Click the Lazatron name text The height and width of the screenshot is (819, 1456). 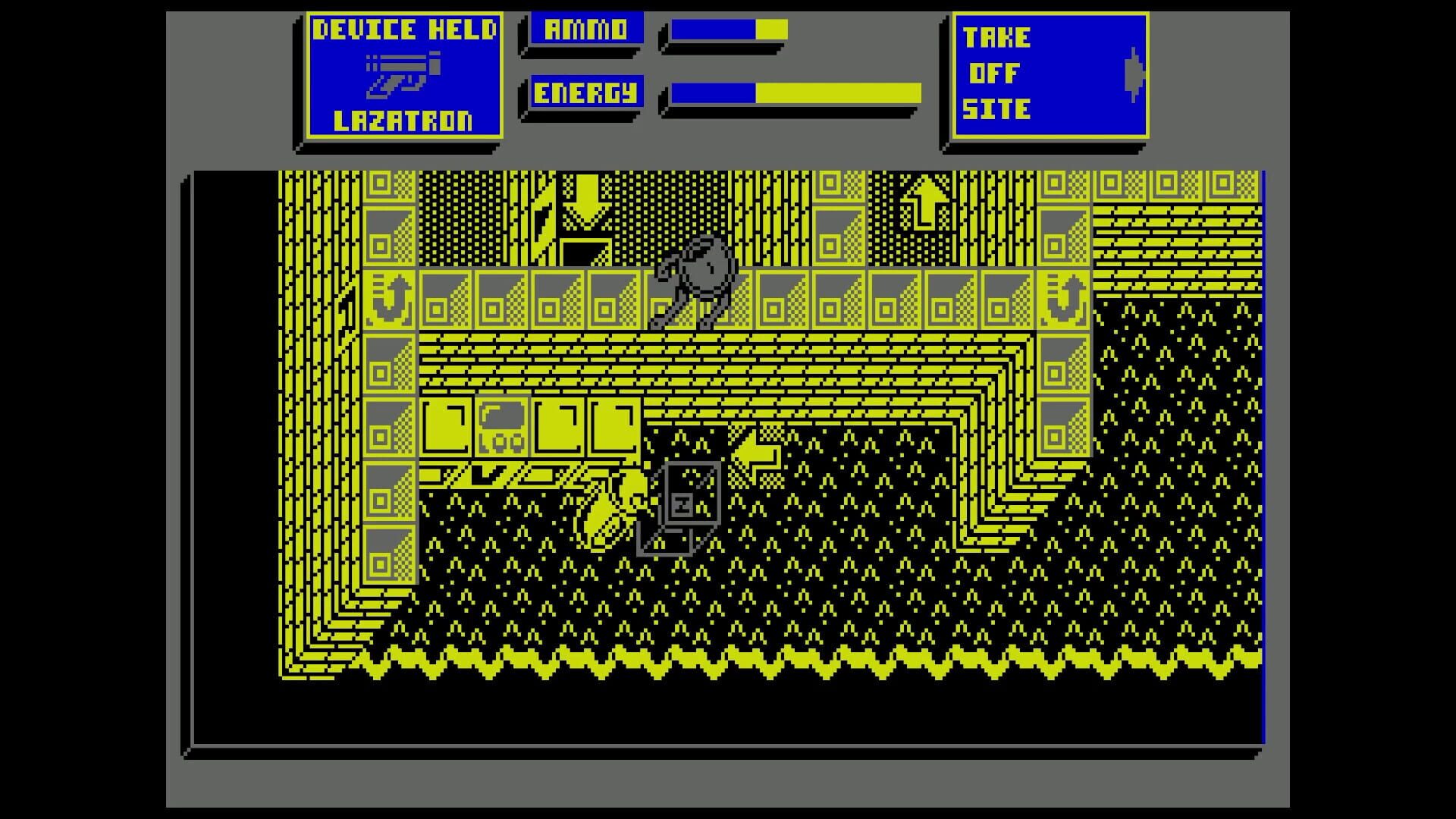pos(404,120)
